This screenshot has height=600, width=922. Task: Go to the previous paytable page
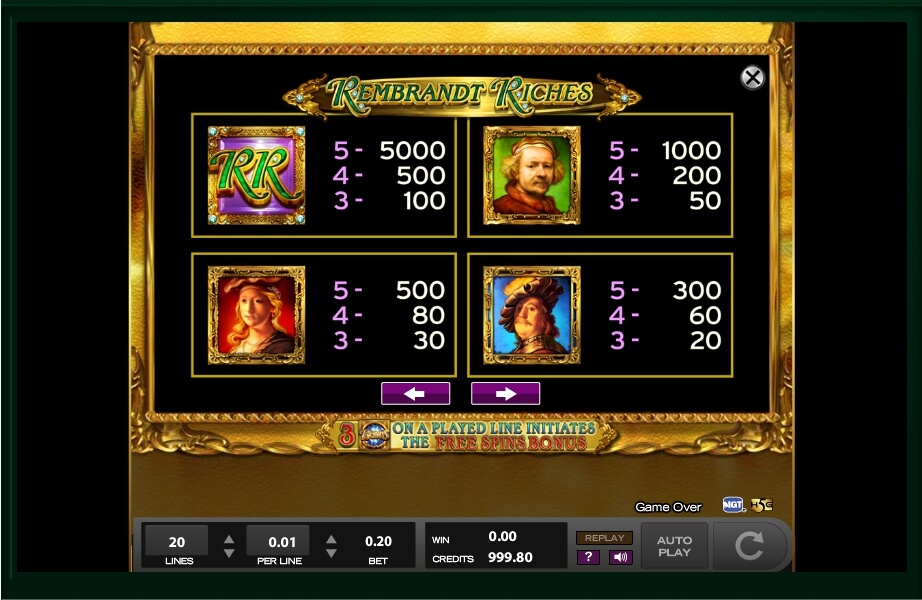[x=415, y=394]
